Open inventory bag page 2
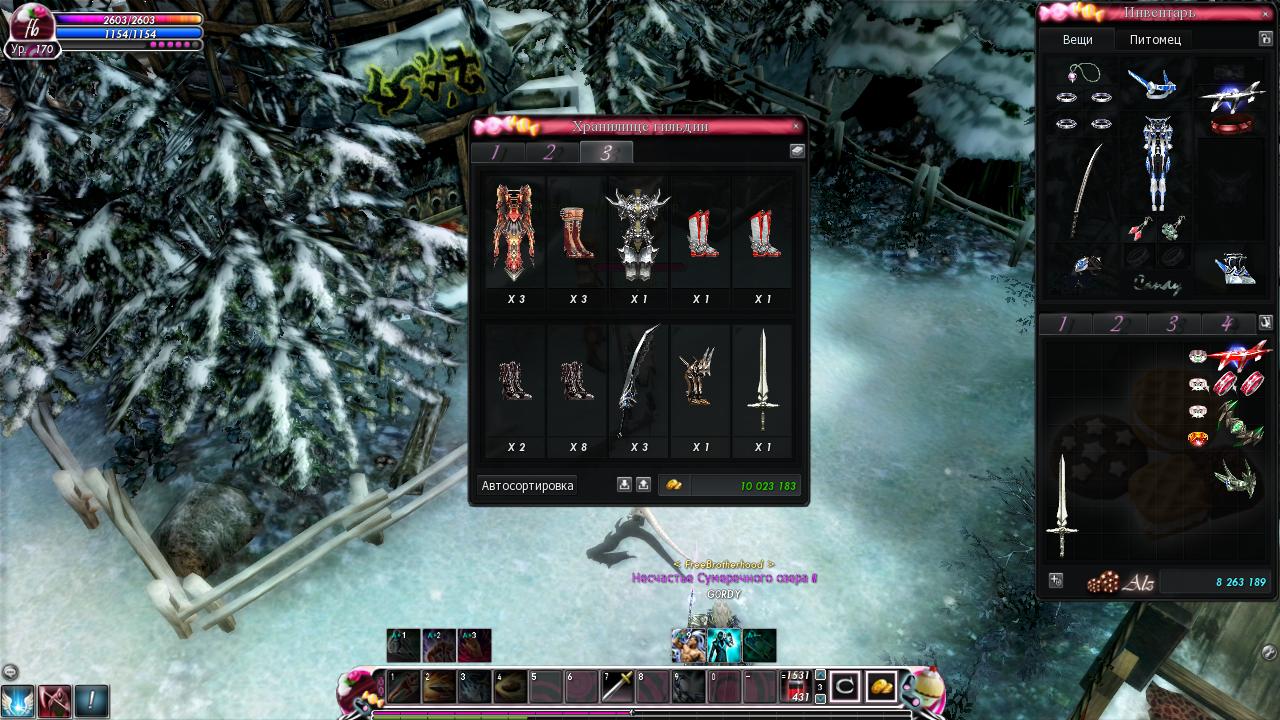This screenshot has height=720, width=1280. pos(1117,323)
